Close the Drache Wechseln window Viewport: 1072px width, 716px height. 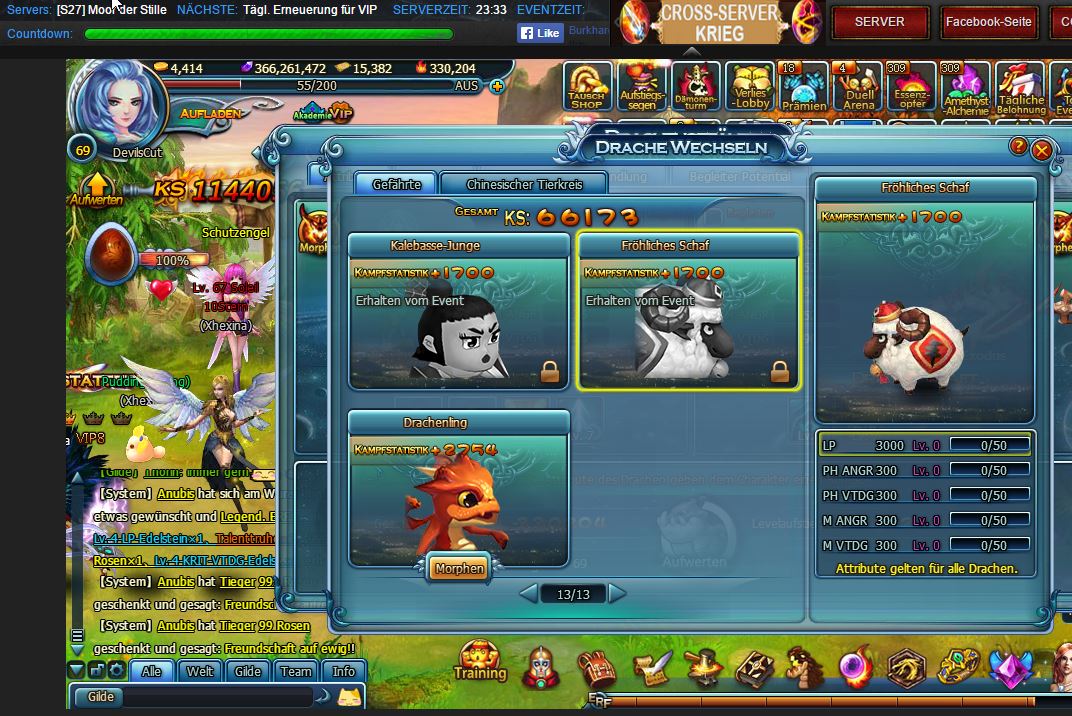[1041, 150]
